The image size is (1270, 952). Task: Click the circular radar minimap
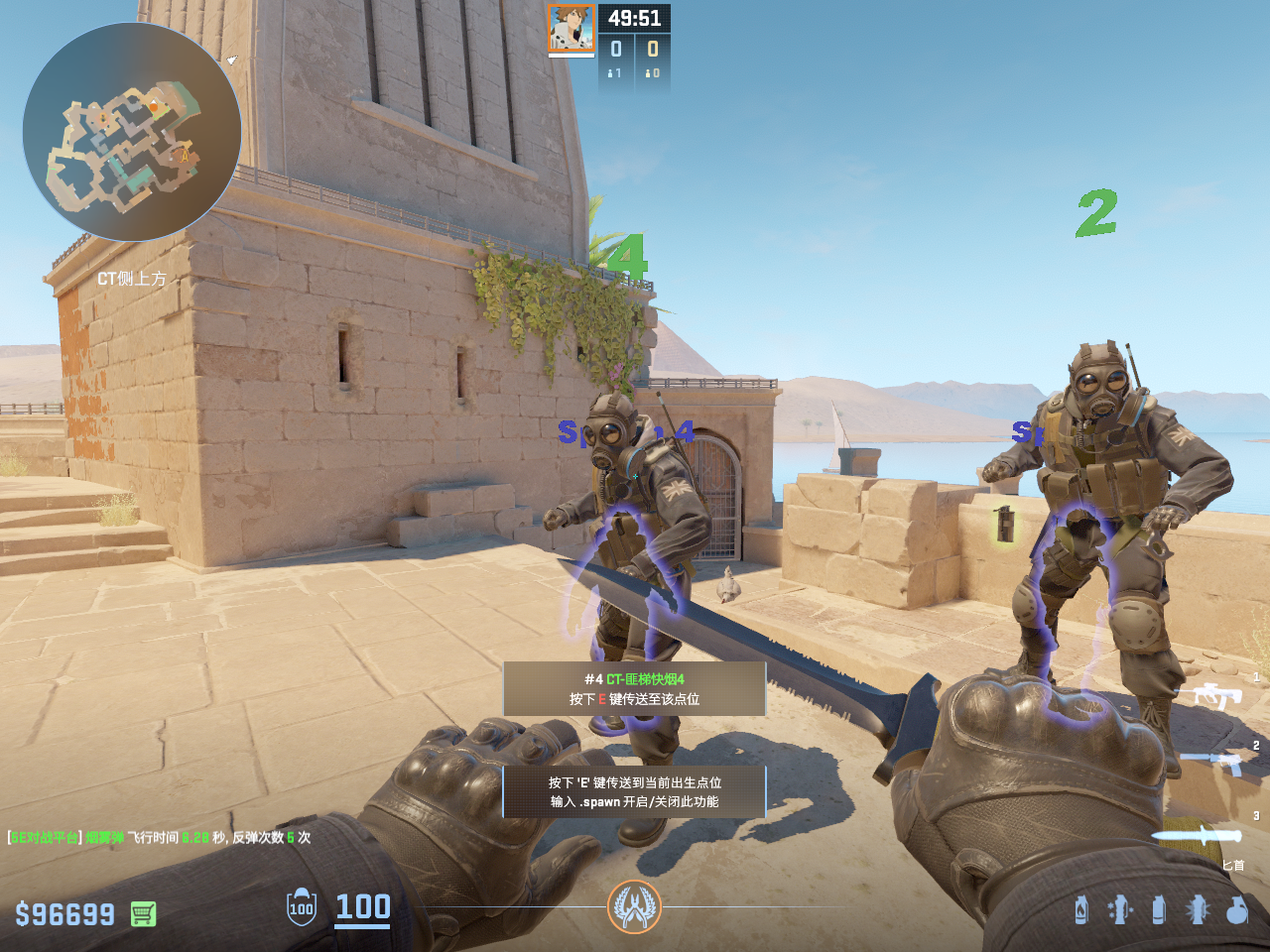(131, 132)
